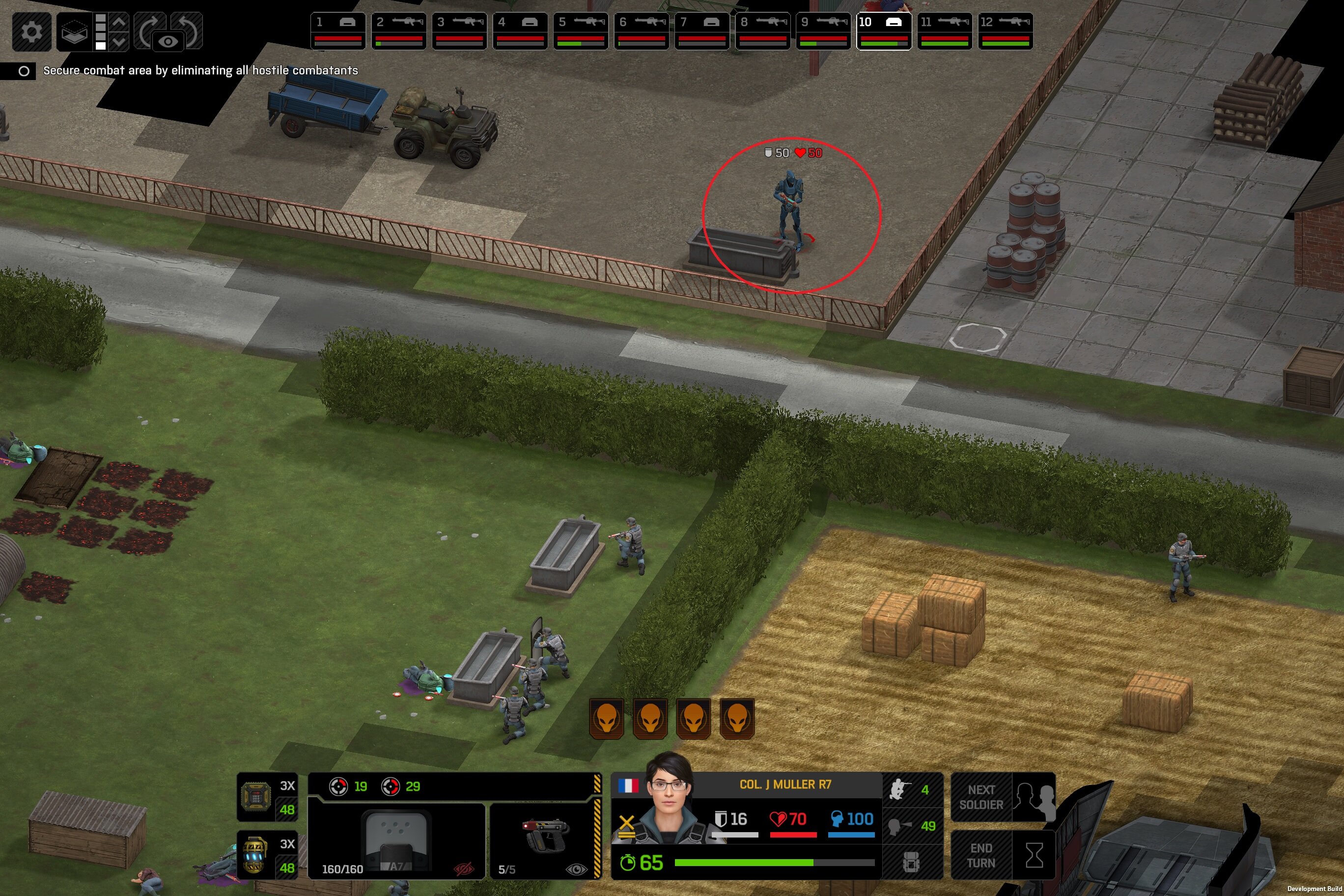
Task: Move the camera up one level
Action: point(119,22)
